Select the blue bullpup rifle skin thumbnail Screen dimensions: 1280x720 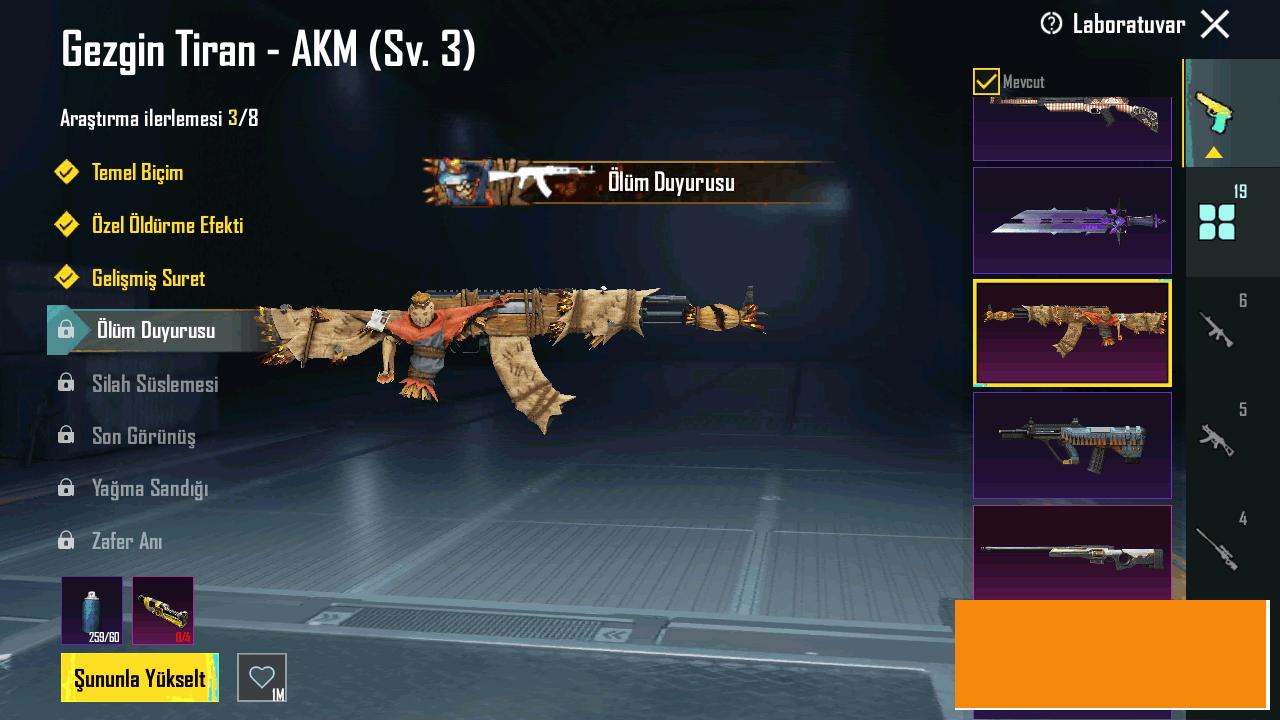(1072, 445)
